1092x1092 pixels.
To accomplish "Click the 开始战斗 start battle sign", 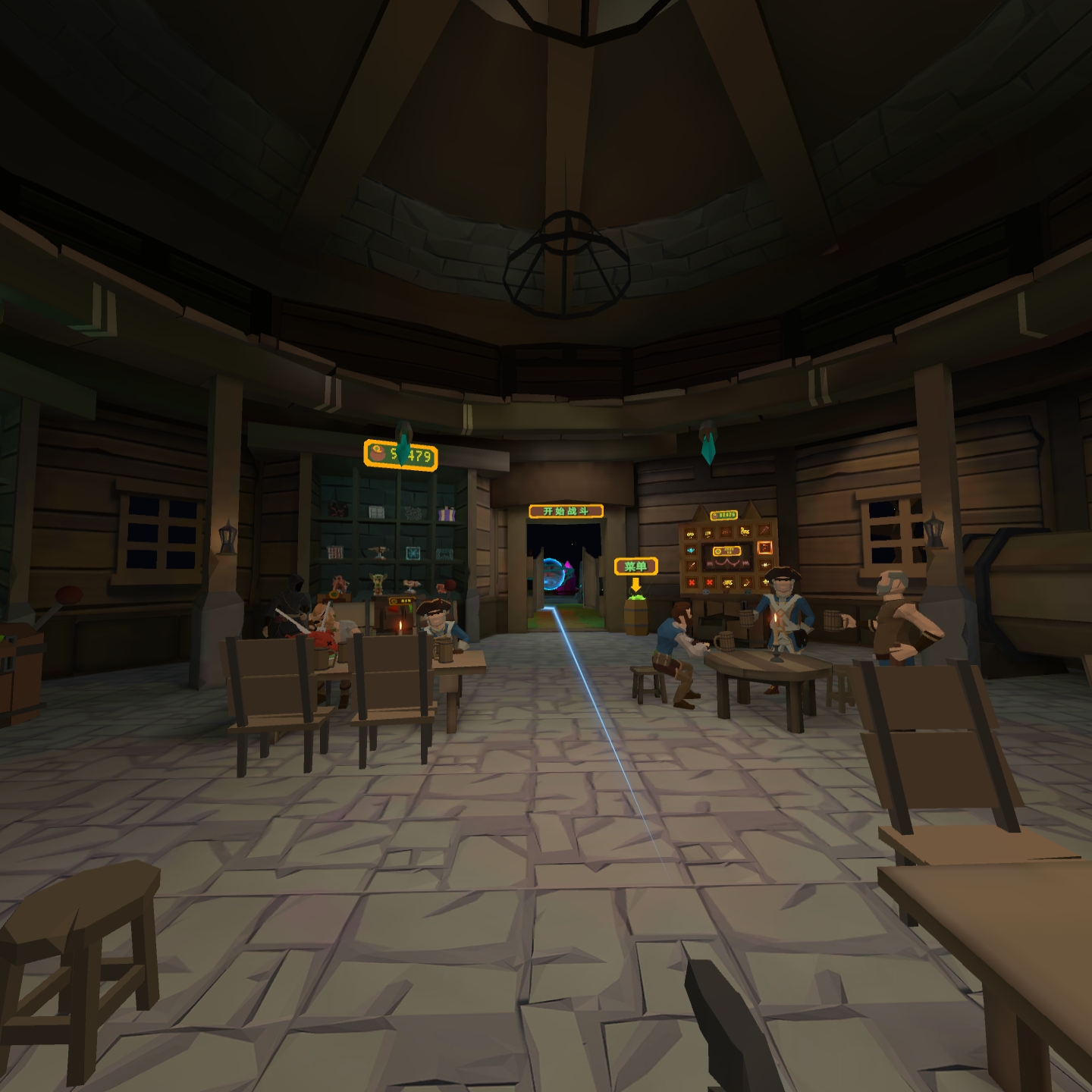I will point(564,511).
